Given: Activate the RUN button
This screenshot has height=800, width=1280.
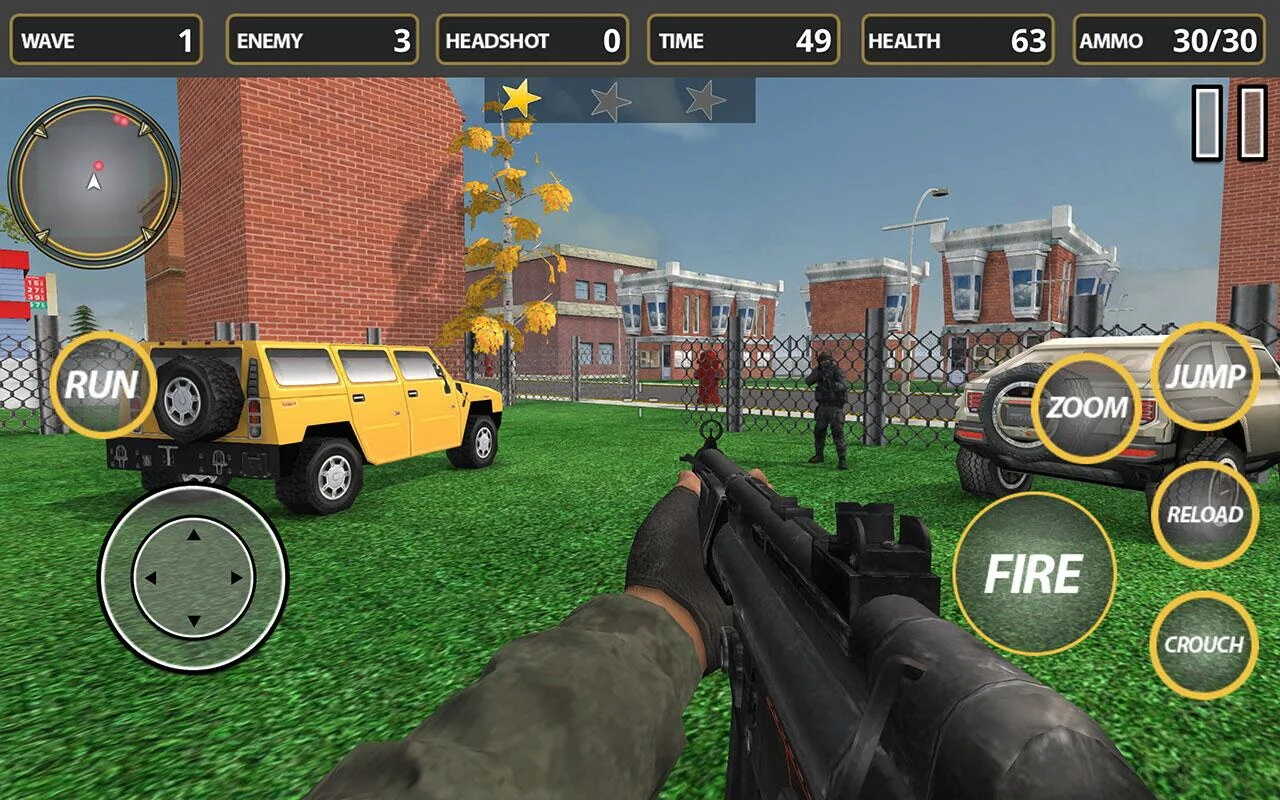Looking at the screenshot, I should pyautogui.click(x=101, y=385).
